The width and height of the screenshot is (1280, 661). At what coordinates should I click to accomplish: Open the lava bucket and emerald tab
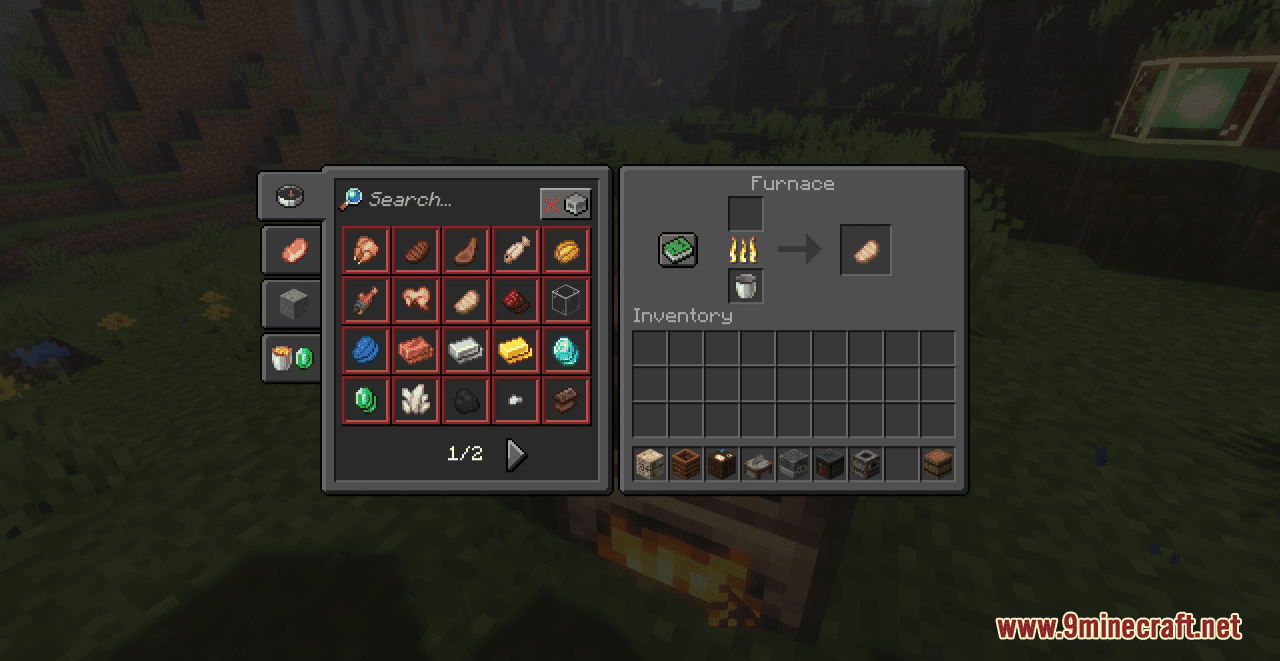click(292, 357)
